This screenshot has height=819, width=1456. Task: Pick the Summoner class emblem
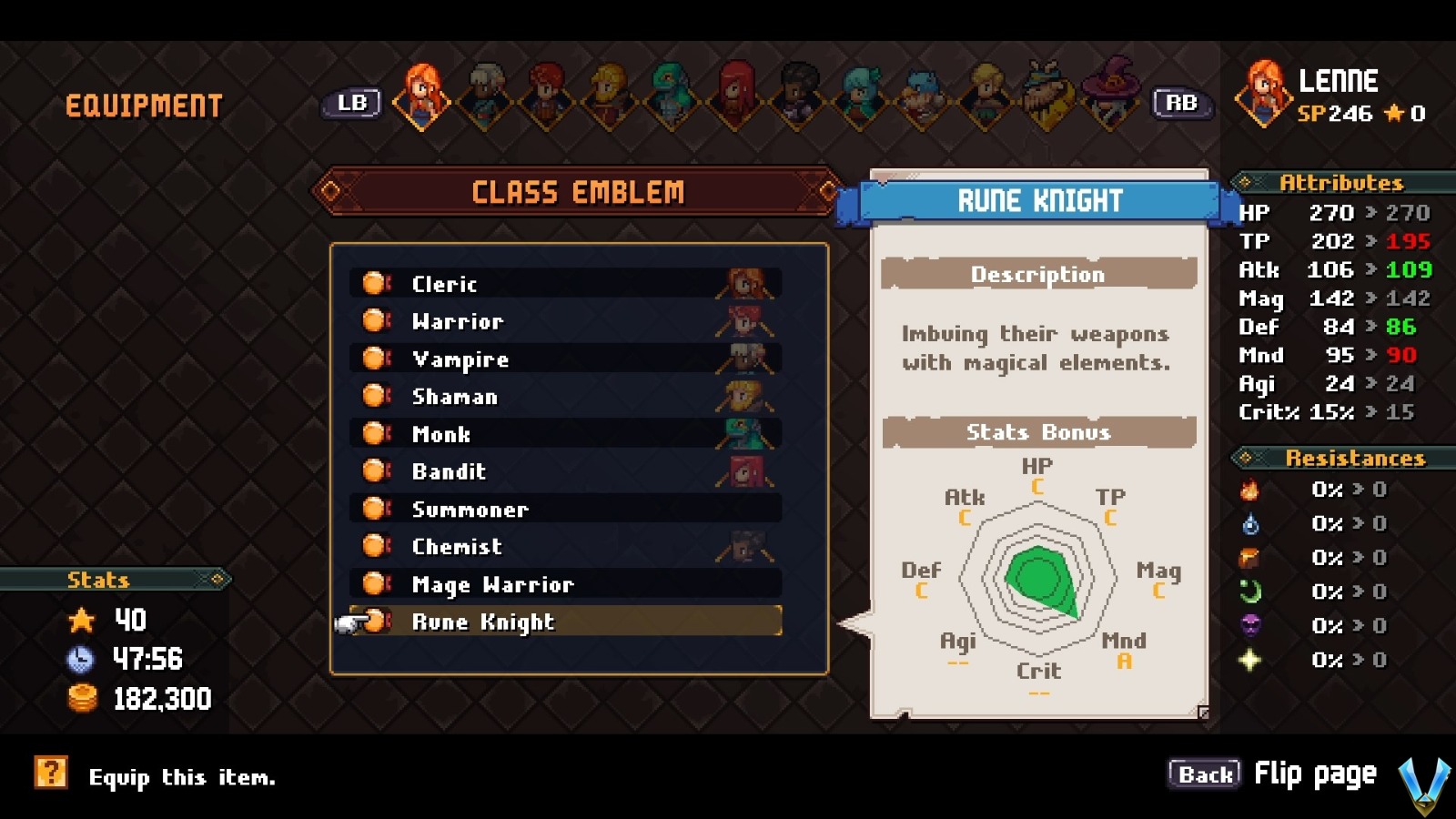pyautogui.click(x=564, y=510)
